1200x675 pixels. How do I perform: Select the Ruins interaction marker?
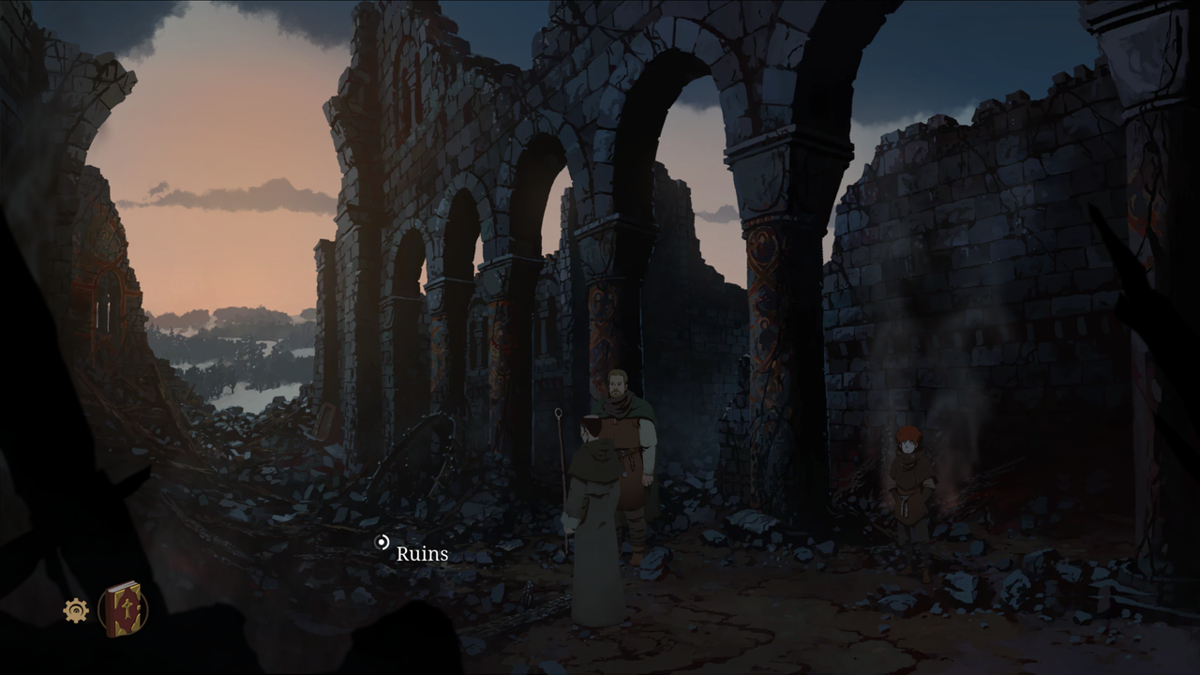(x=381, y=543)
